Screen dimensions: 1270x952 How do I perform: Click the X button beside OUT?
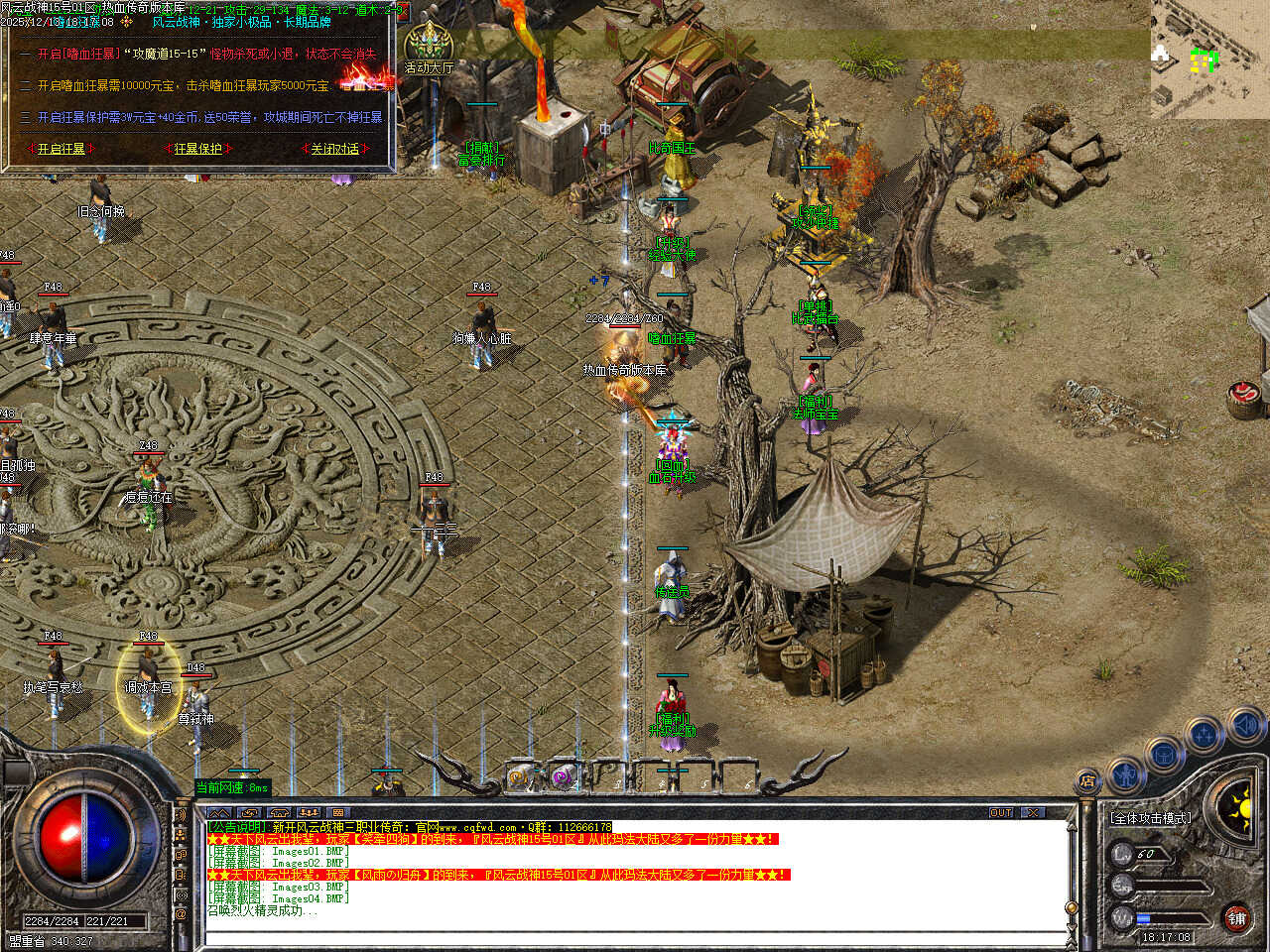pyautogui.click(x=1034, y=813)
